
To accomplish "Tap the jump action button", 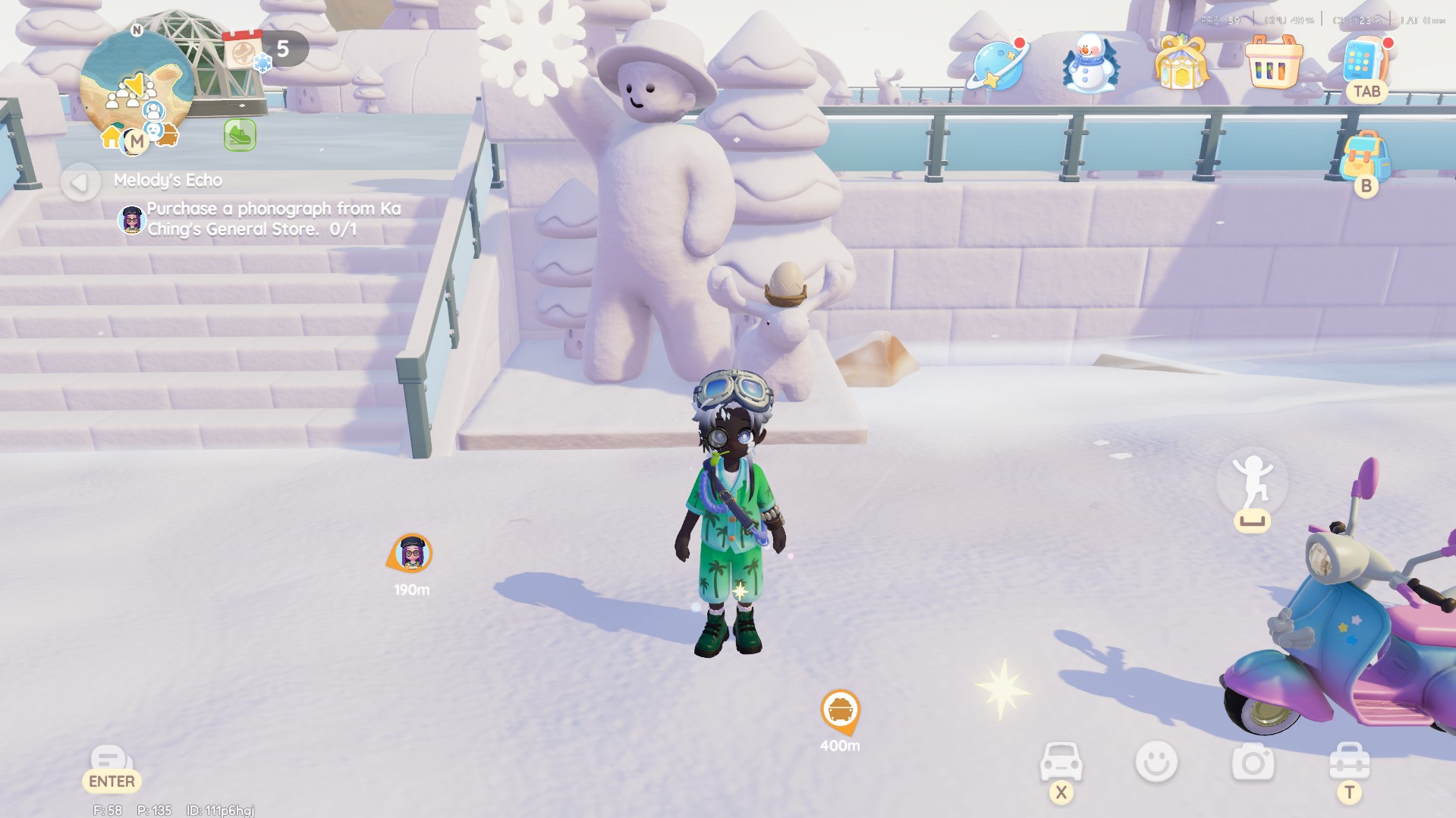I will [x=1252, y=486].
